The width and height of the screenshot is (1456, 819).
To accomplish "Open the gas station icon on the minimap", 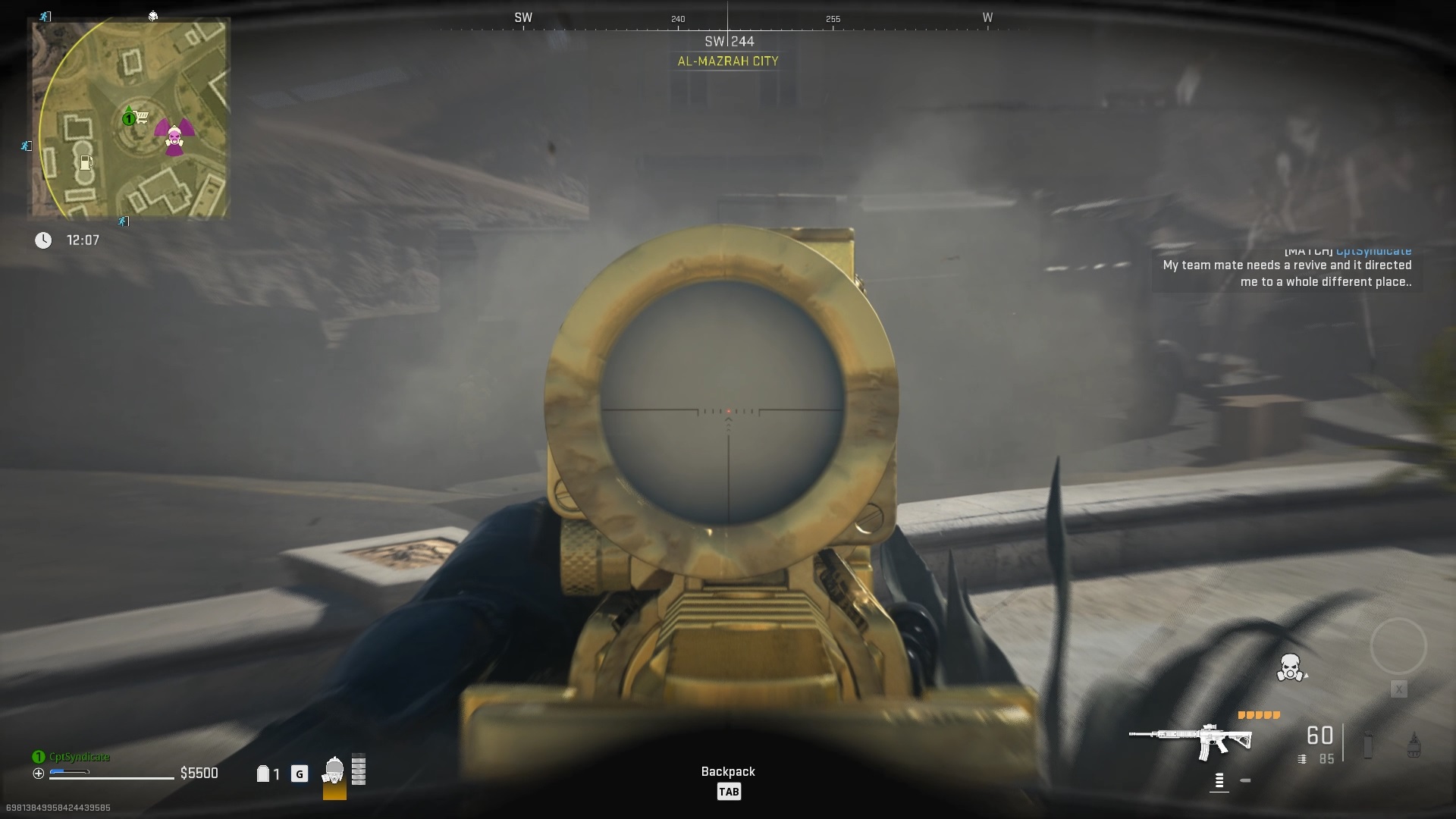I will tap(86, 162).
